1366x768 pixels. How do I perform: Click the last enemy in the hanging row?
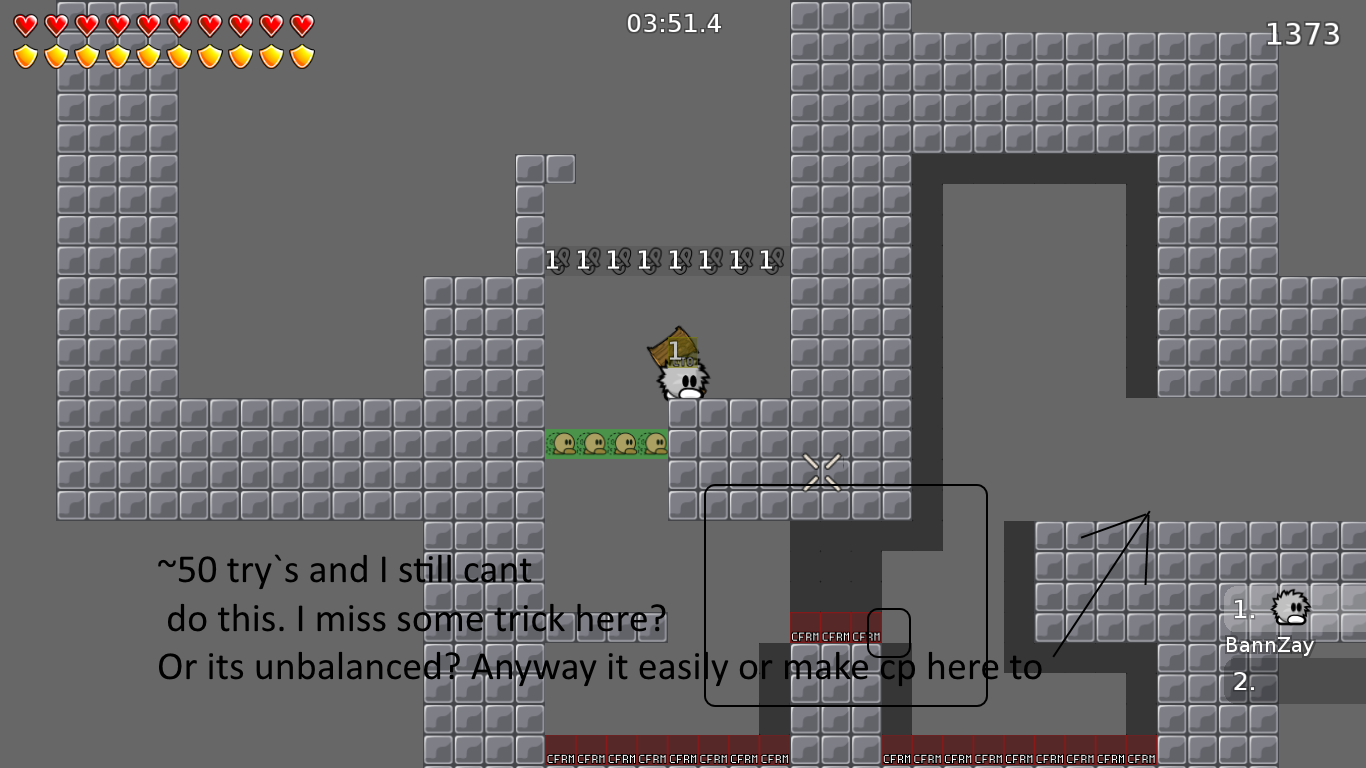(775, 260)
